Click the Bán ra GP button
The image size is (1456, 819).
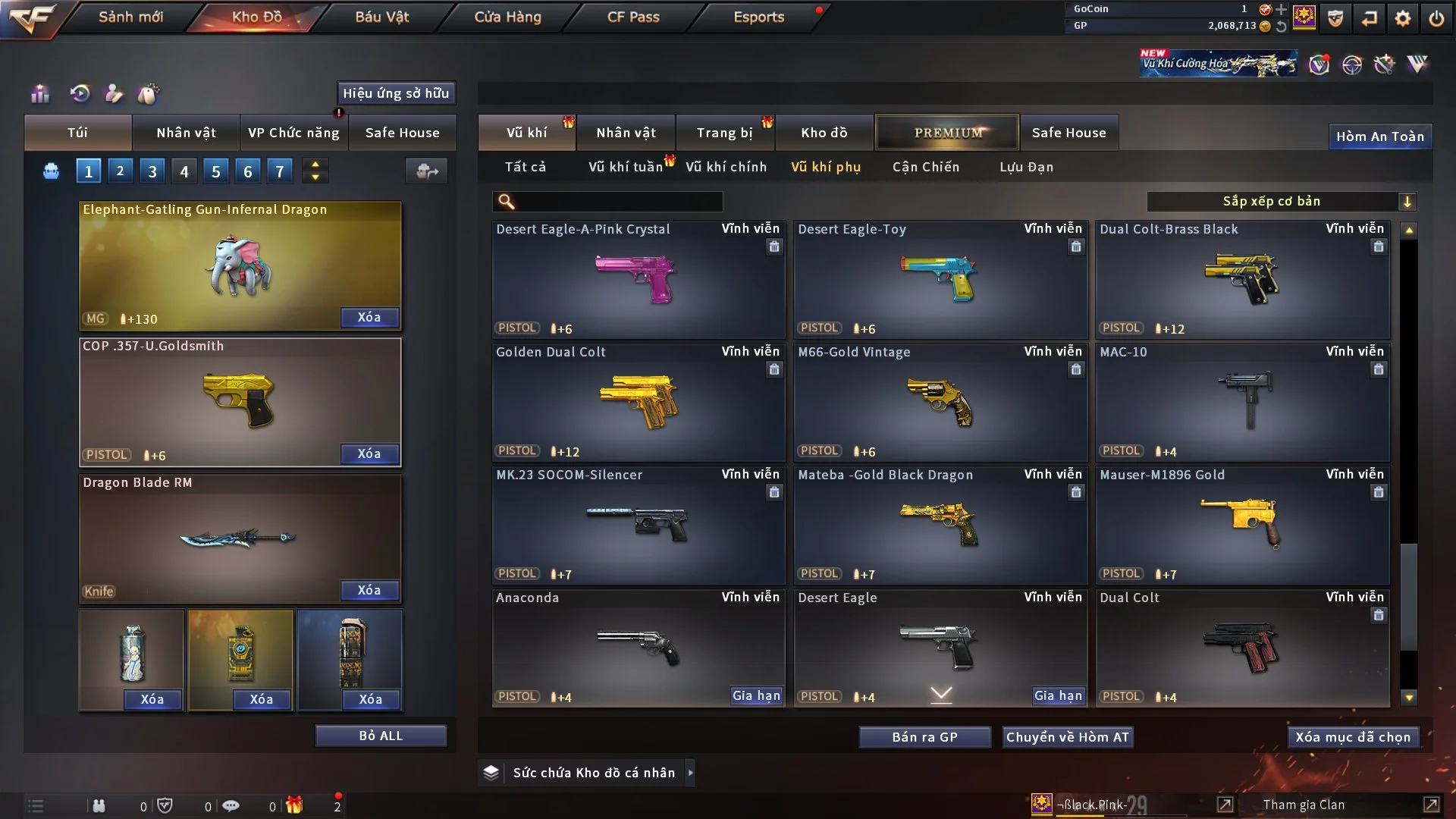coord(924,737)
